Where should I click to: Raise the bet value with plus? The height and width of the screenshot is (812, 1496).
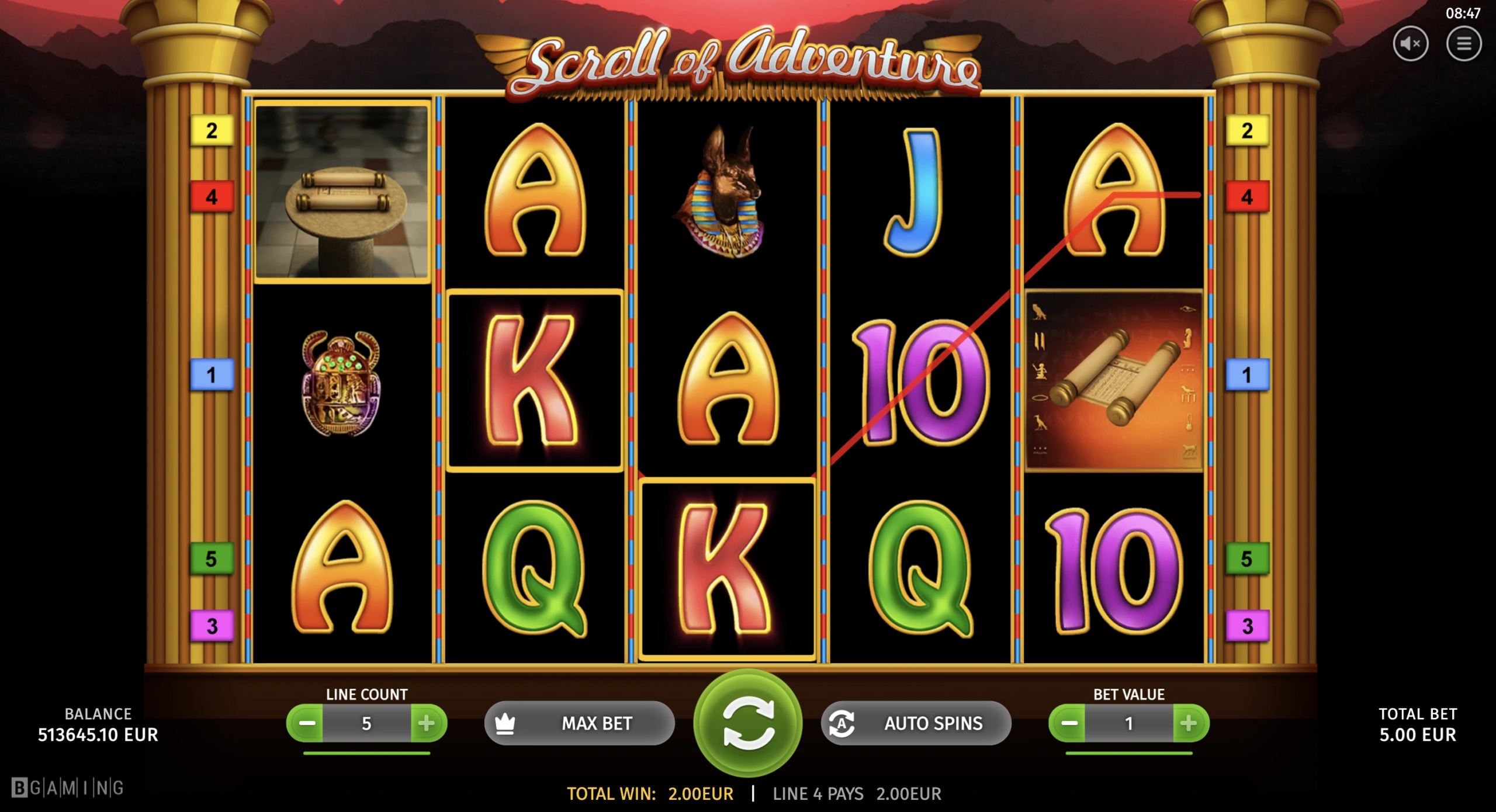pos(1189,723)
